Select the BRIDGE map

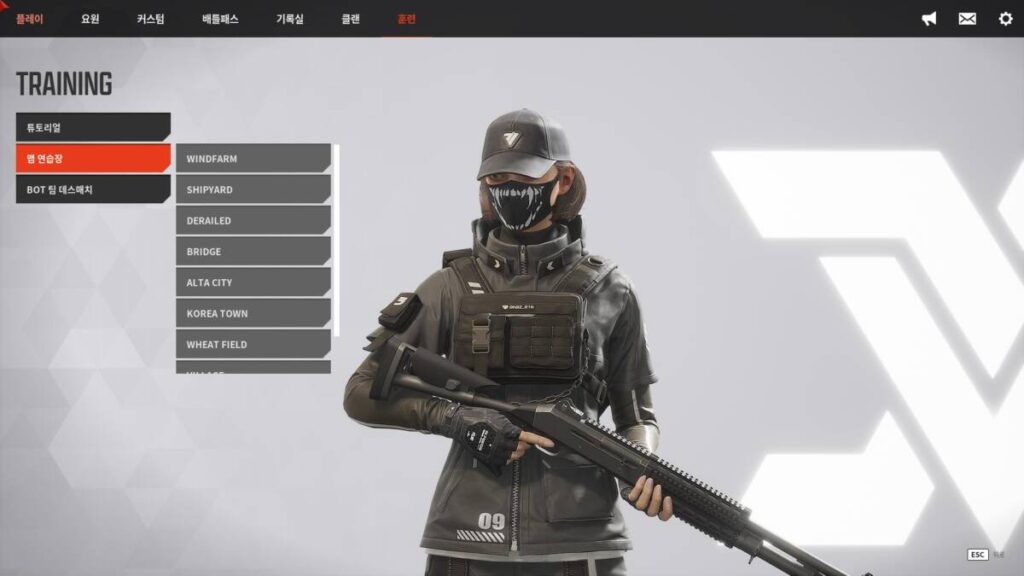tap(252, 252)
